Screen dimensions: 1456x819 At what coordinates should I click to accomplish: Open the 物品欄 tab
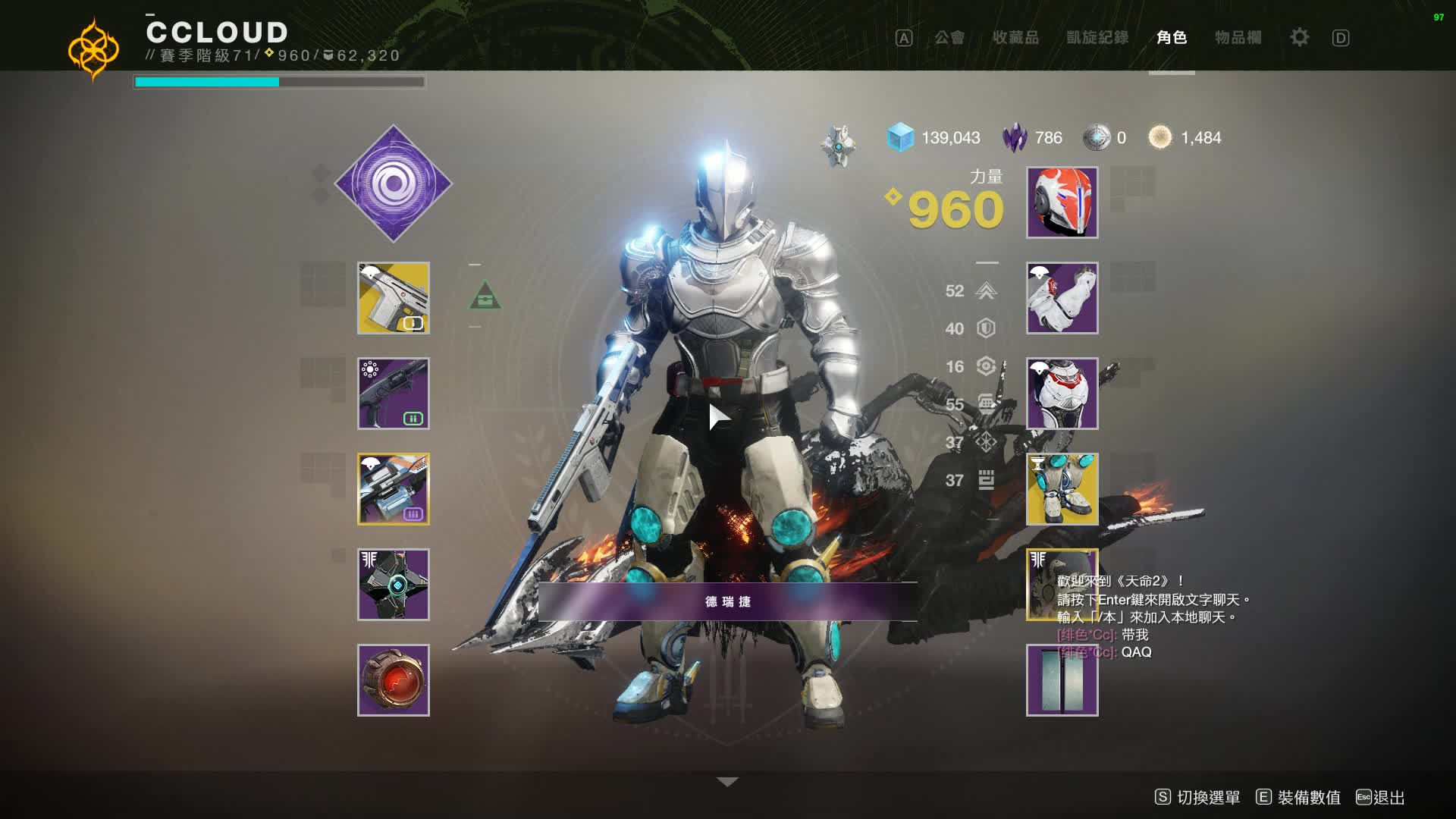tap(1238, 38)
